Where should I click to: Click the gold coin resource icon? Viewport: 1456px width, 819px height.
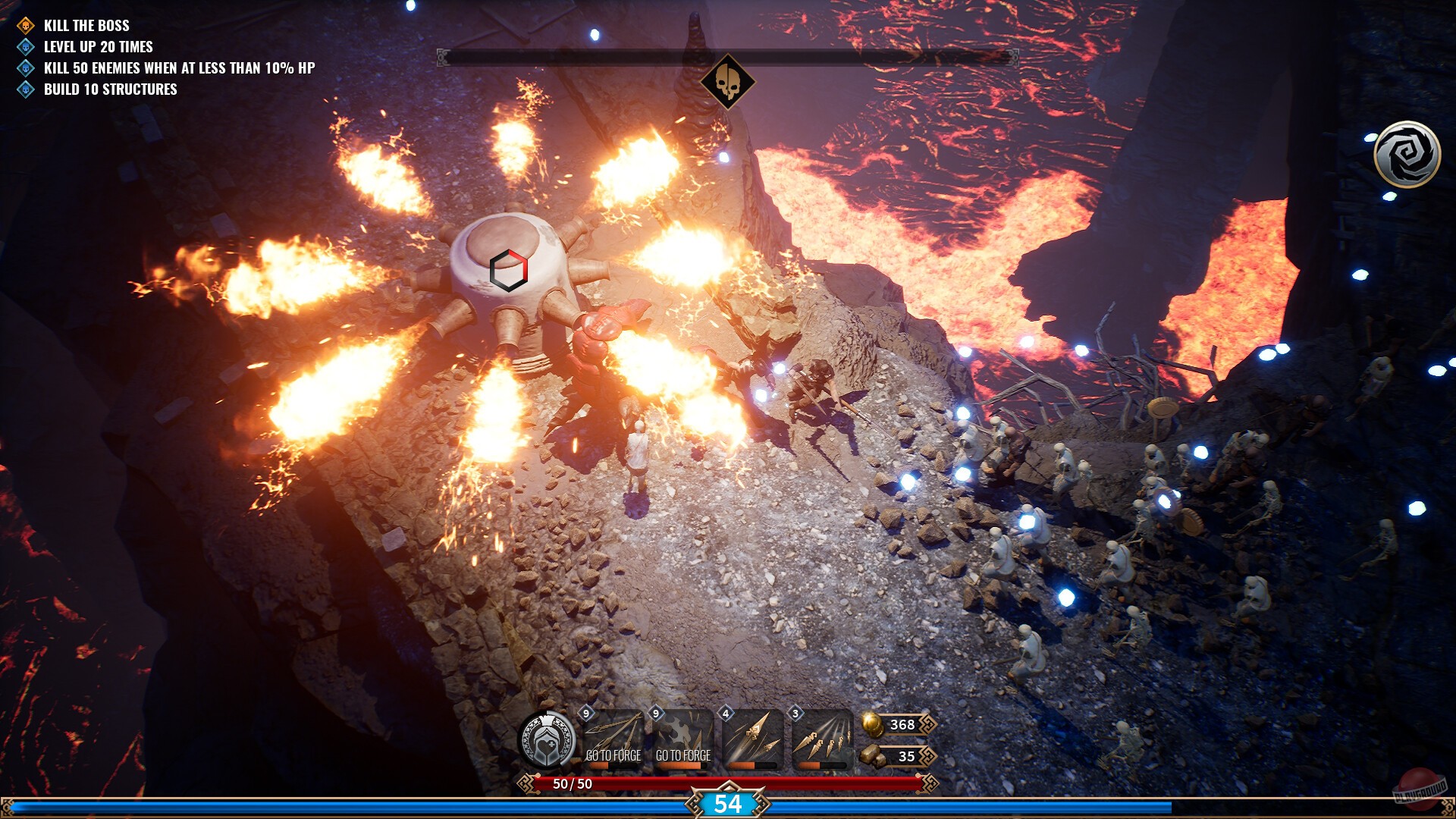871,724
